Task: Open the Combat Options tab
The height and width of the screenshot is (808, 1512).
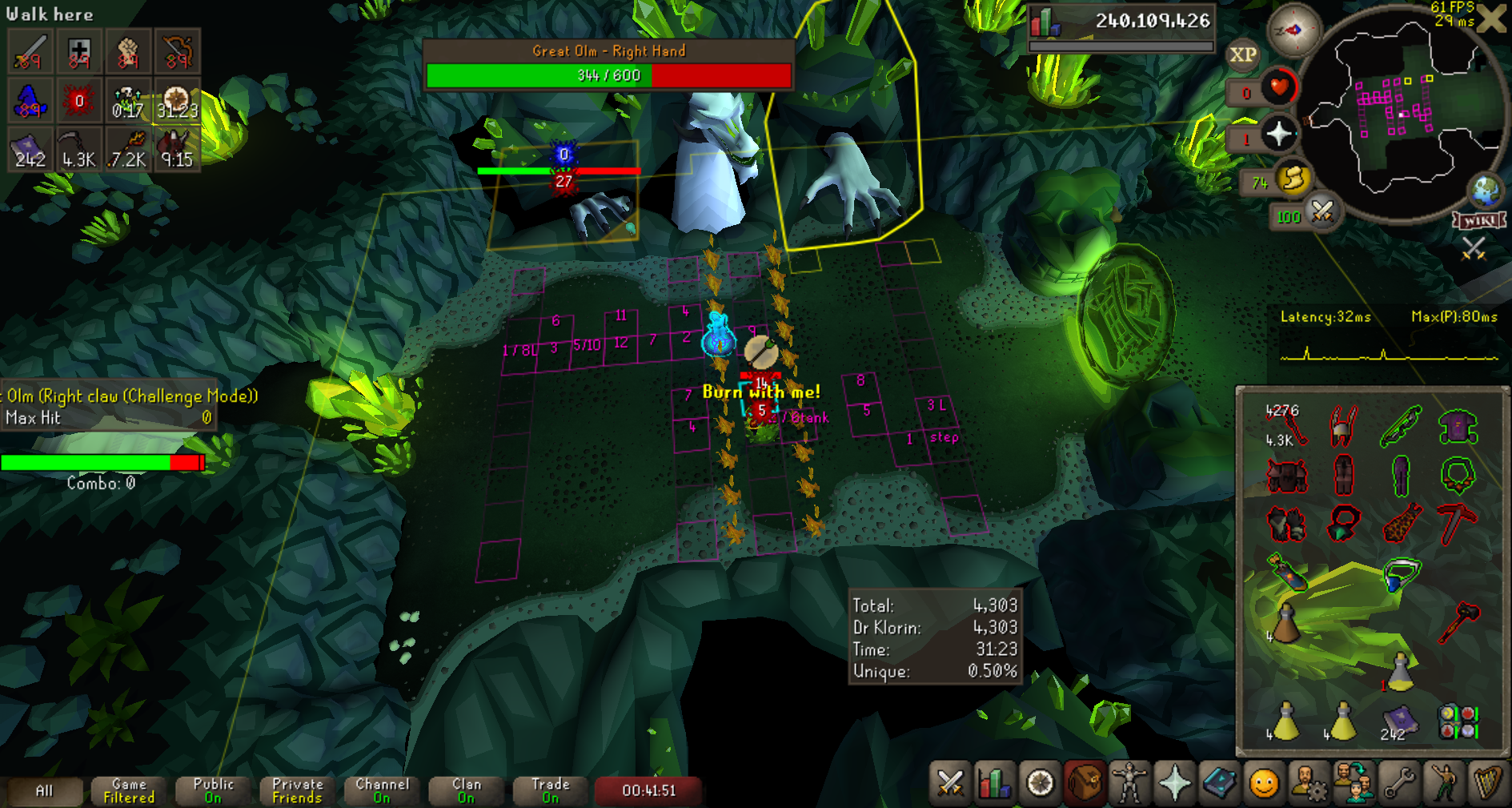Action: pyautogui.click(x=950, y=782)
